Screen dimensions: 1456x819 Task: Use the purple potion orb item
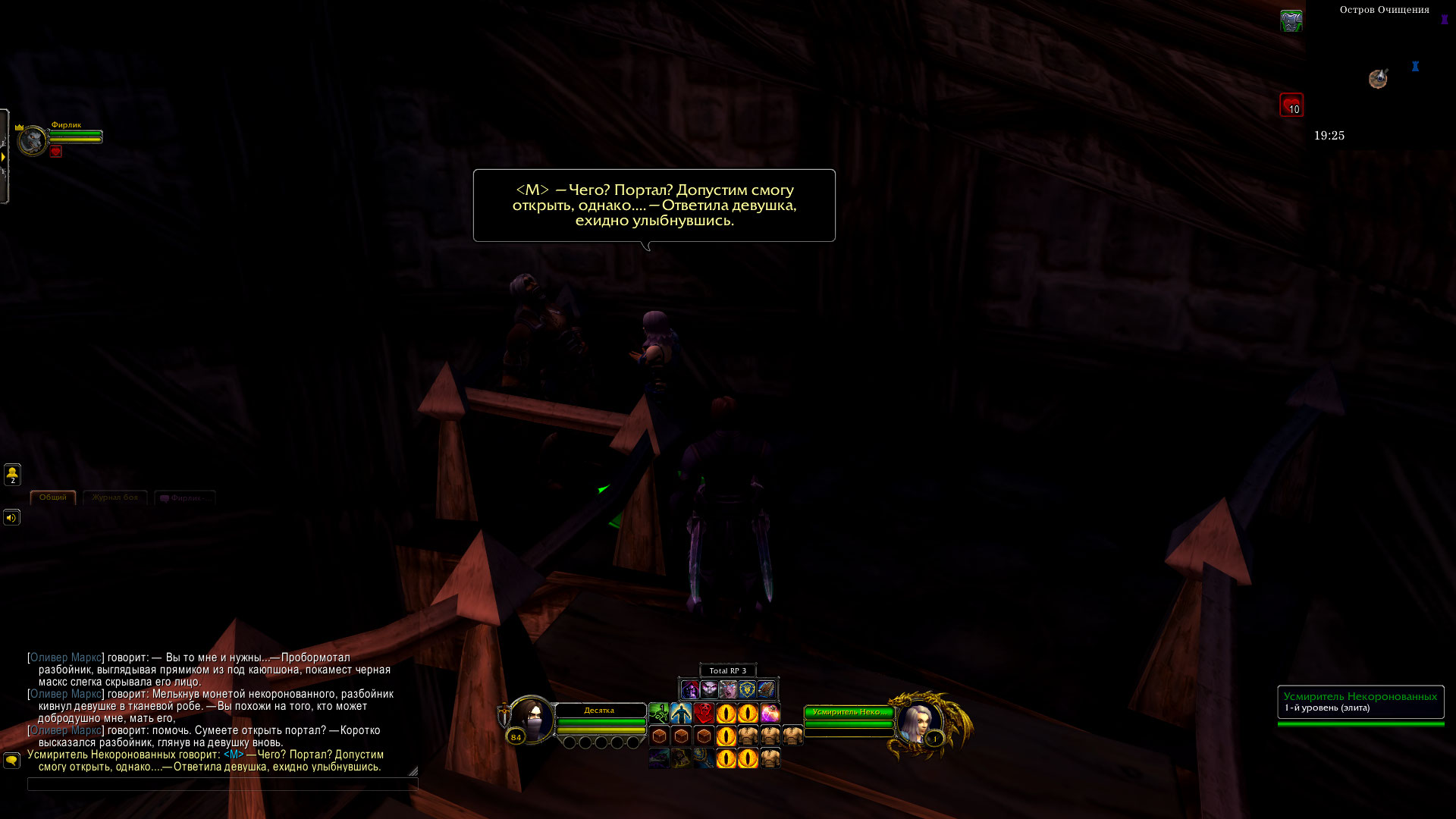tap(770, 714)
